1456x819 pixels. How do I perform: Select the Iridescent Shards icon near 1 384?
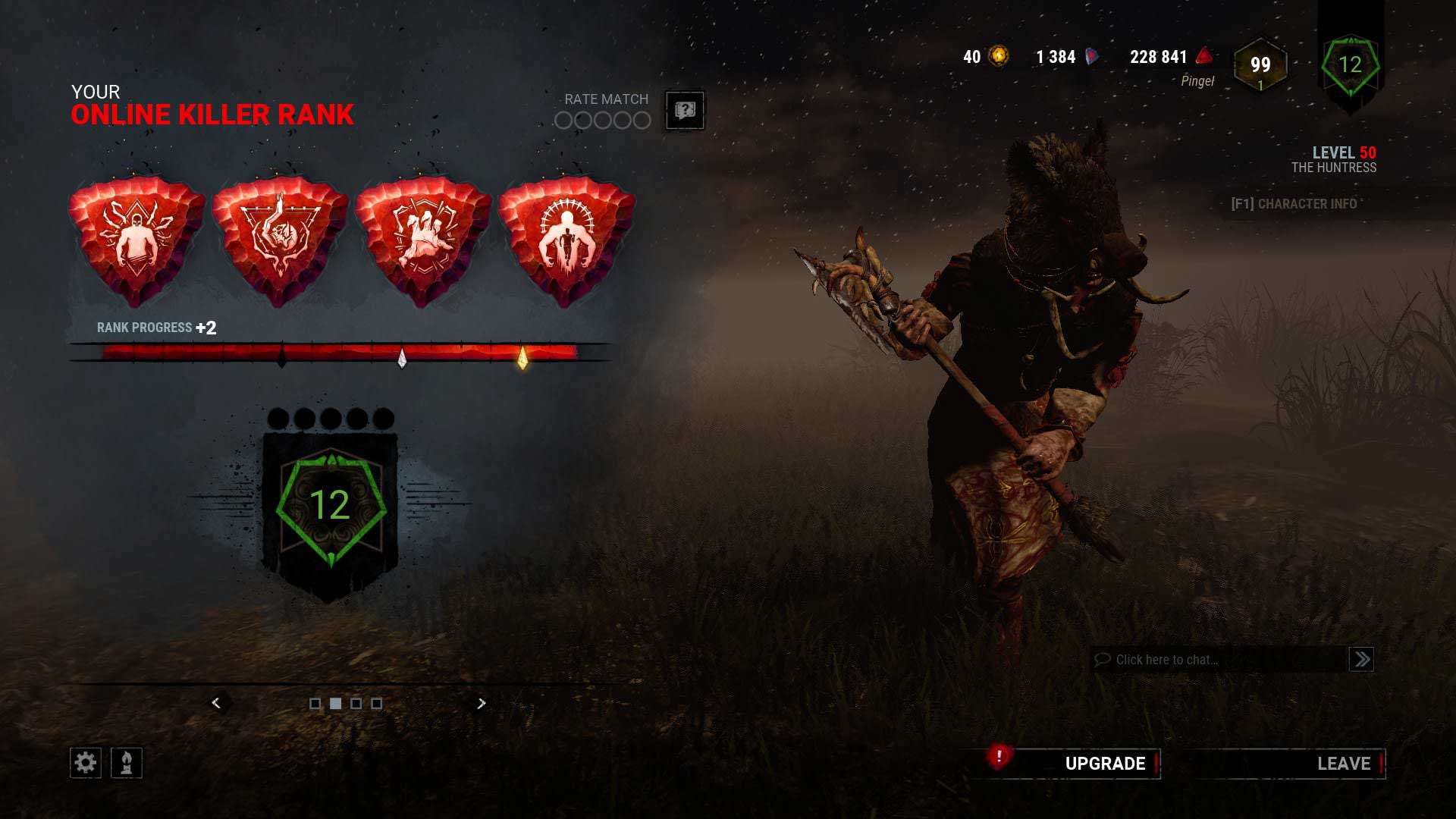pyautogui.click(x=1092, y=56)
